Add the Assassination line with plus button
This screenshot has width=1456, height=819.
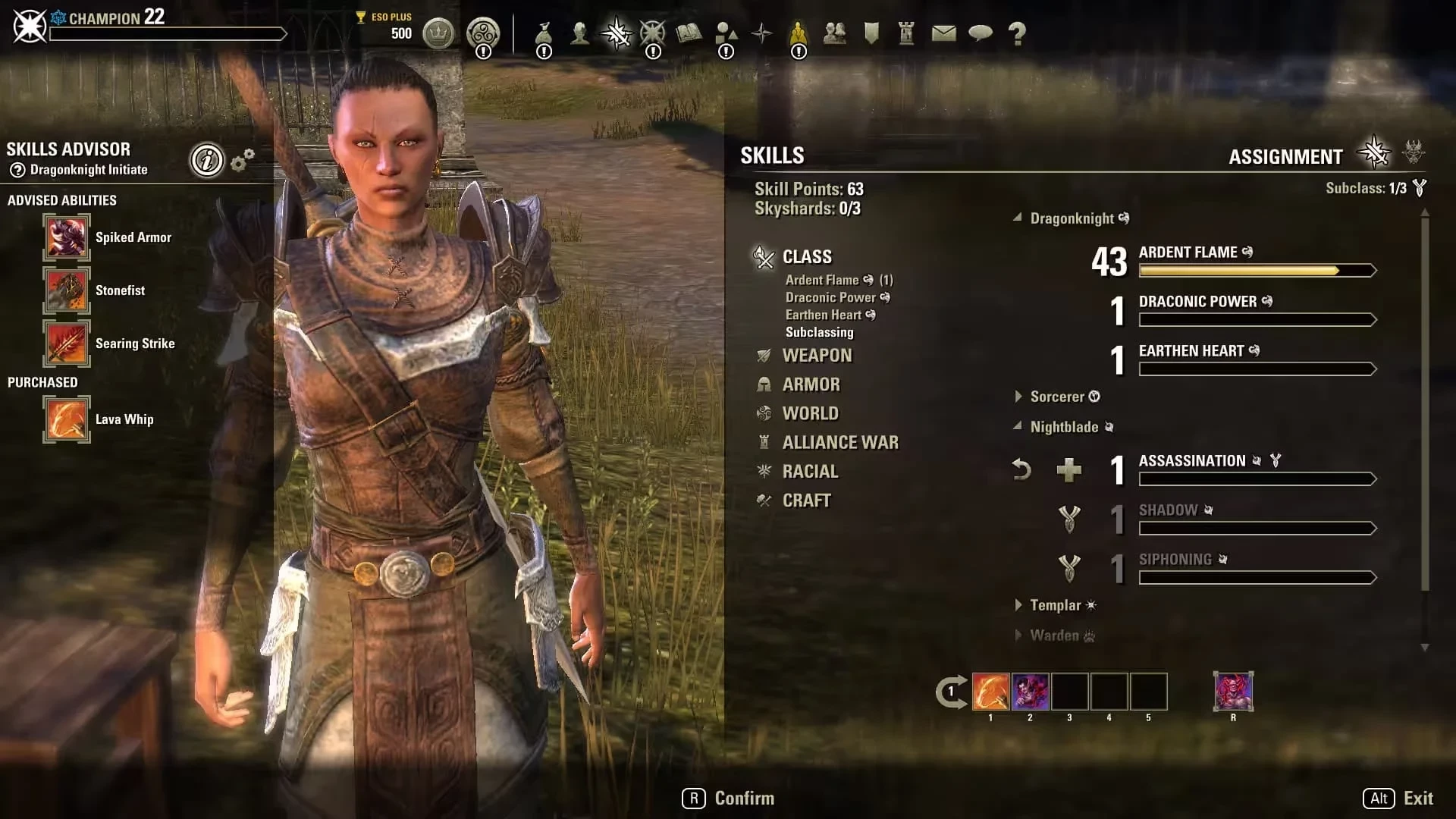coord(1068,470)
